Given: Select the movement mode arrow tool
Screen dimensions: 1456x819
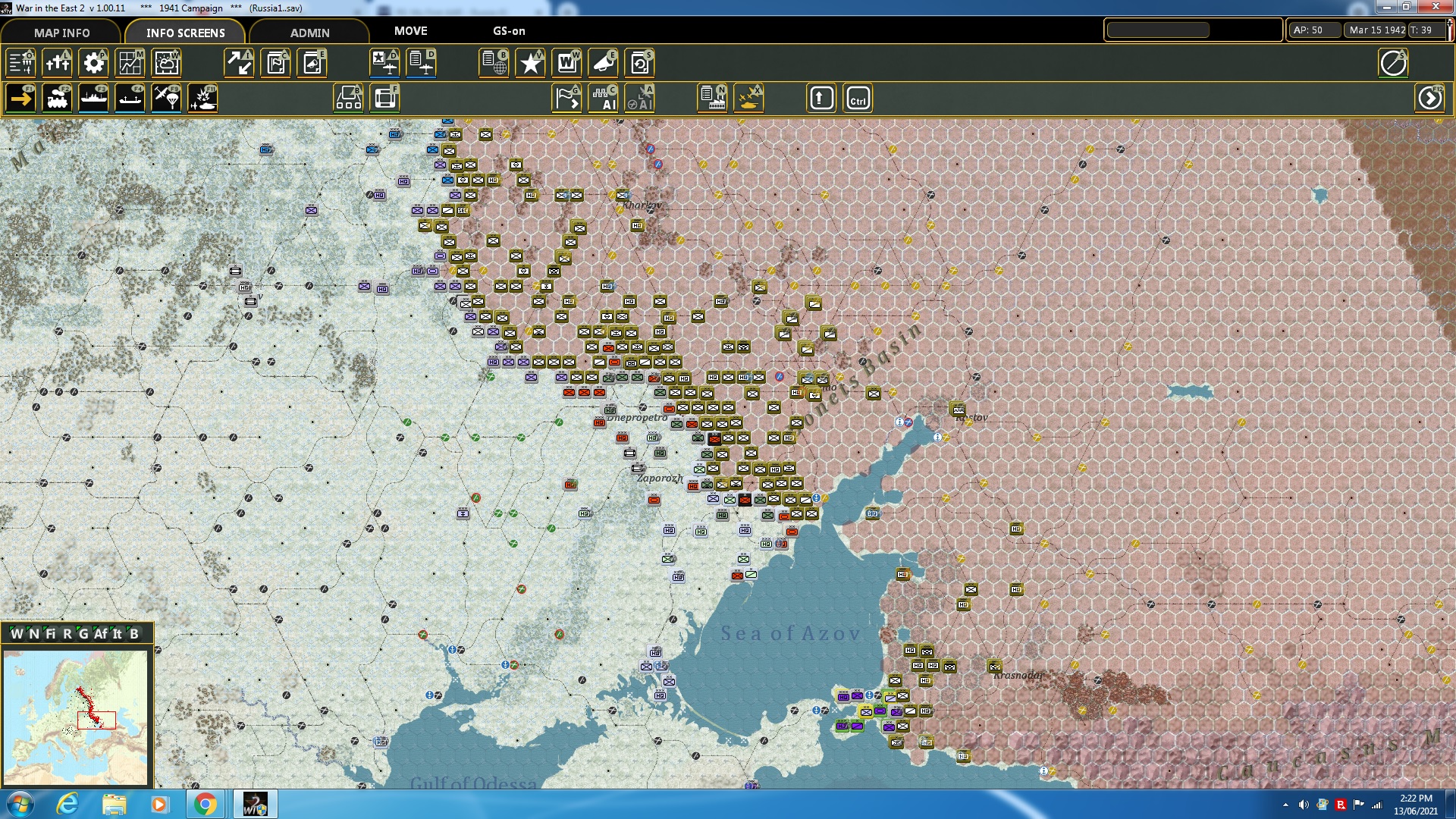Looking at the screenshot, I should 20,98.
